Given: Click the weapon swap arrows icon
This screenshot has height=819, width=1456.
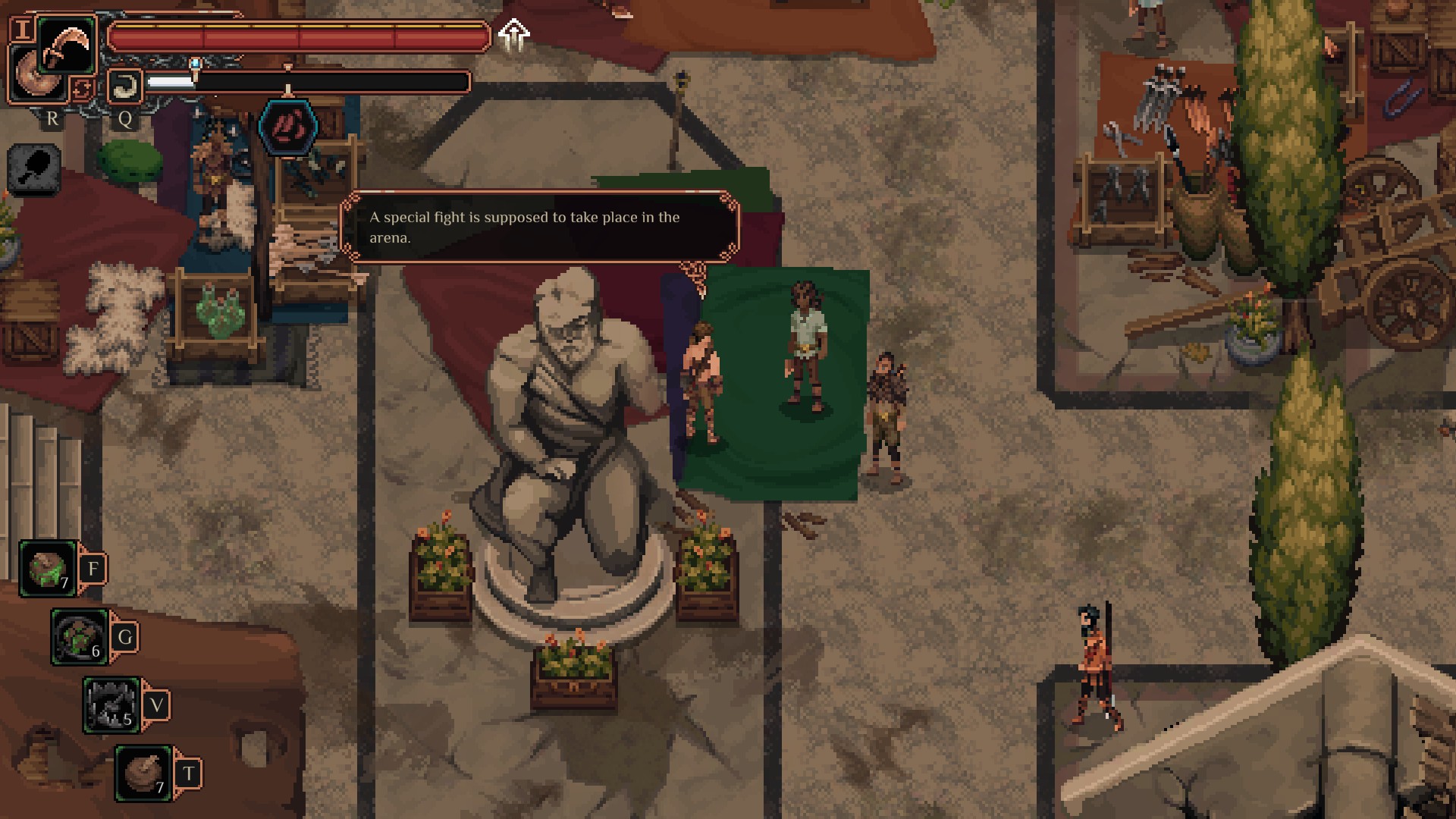Looking at the screenshot, I should click(x=82, y=89).
